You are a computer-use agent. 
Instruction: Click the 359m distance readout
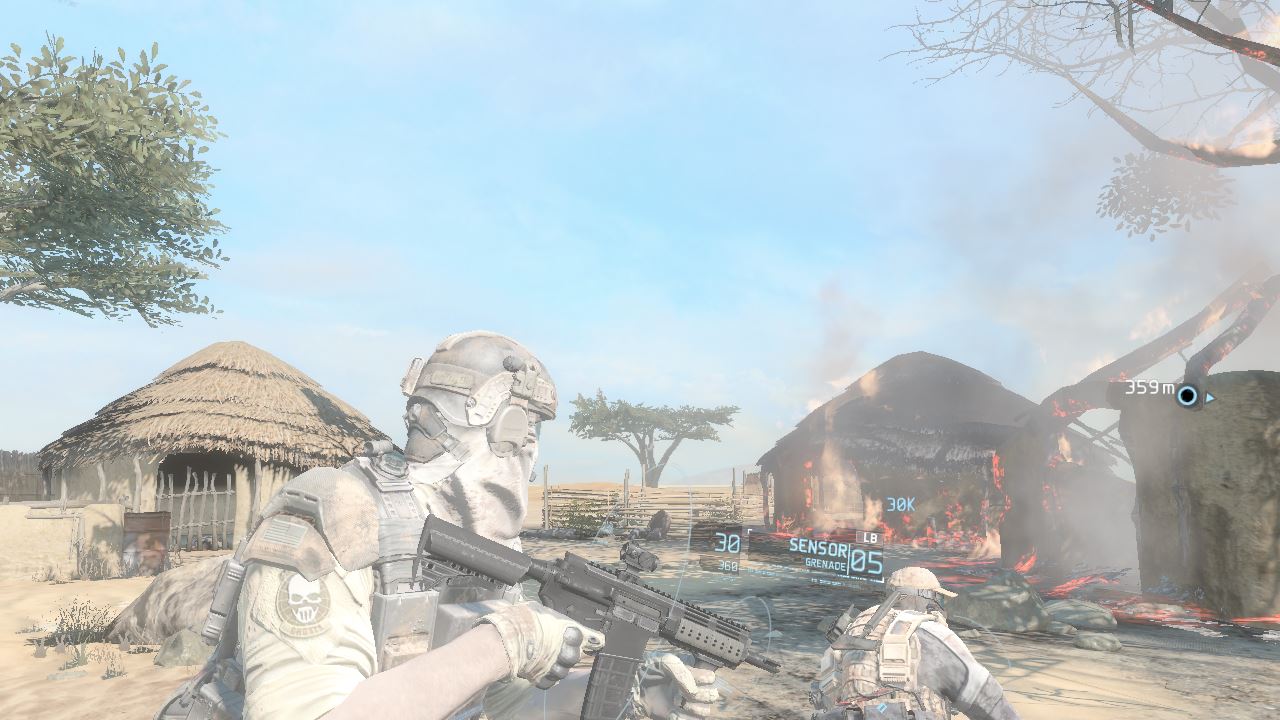(1150, 388)
